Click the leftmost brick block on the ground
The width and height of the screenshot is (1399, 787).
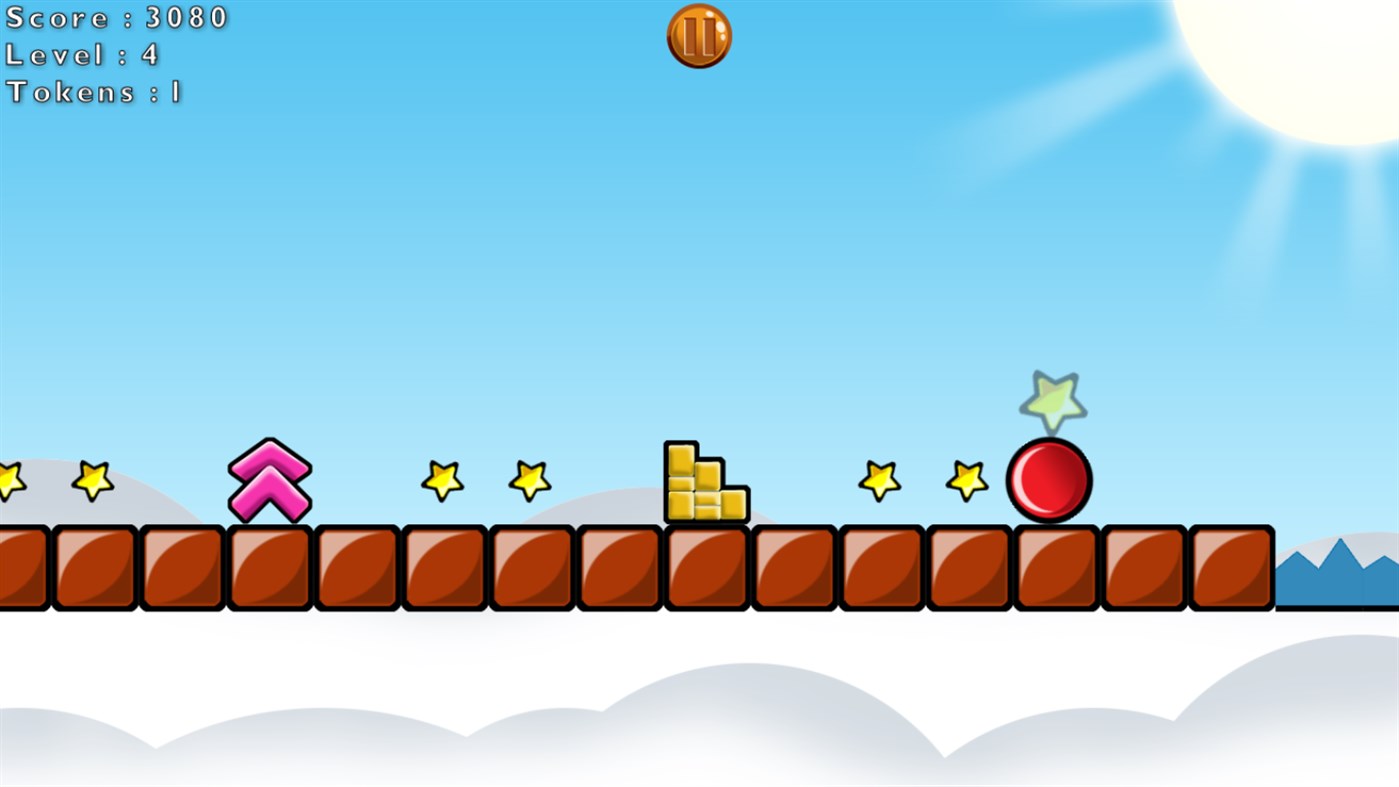pyautogui.click(x=20, y=563)
